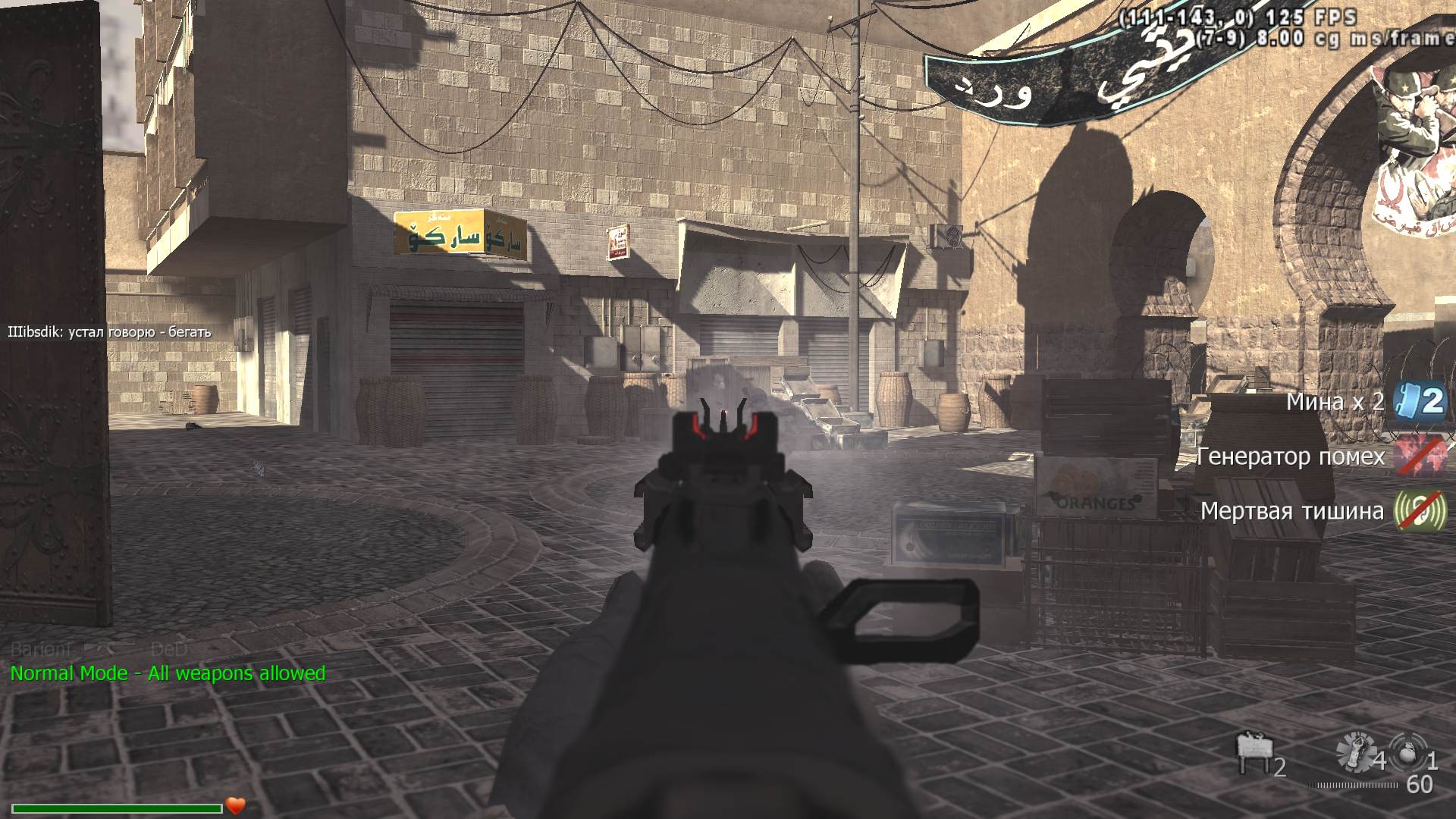This screenshot has width=1456, height=819.
Task: Select the frag grenade icon
Action: coord(1410,753)
